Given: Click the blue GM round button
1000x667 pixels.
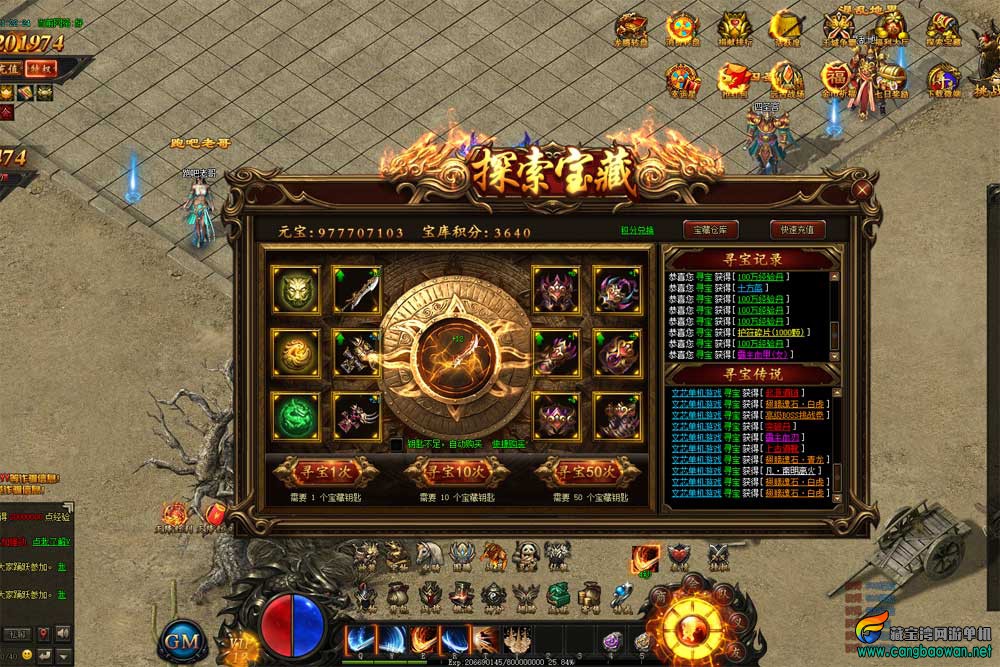Looking at the screenshot, I should (184, 640).
